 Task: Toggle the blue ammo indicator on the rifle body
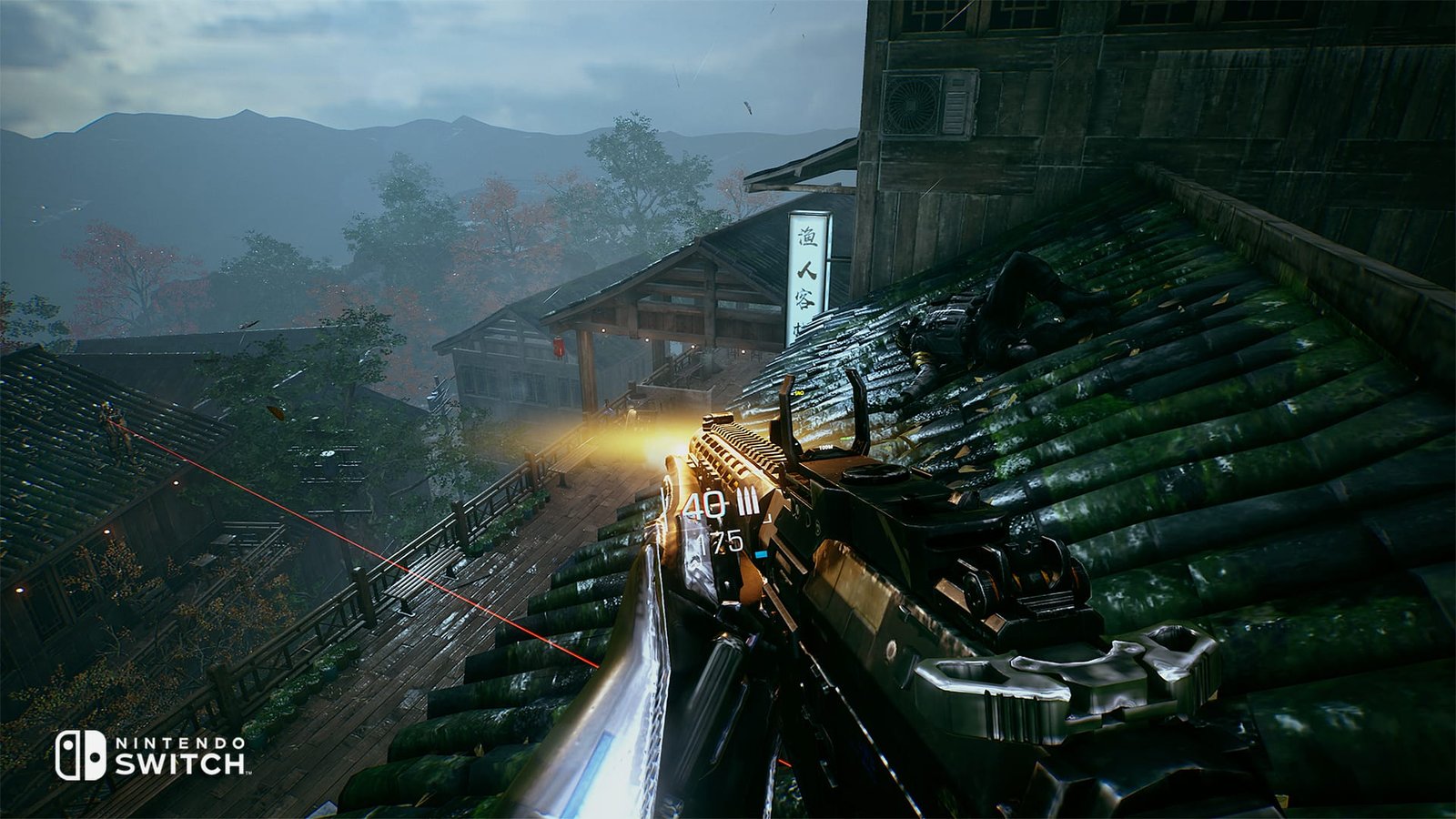pos(761,552)
